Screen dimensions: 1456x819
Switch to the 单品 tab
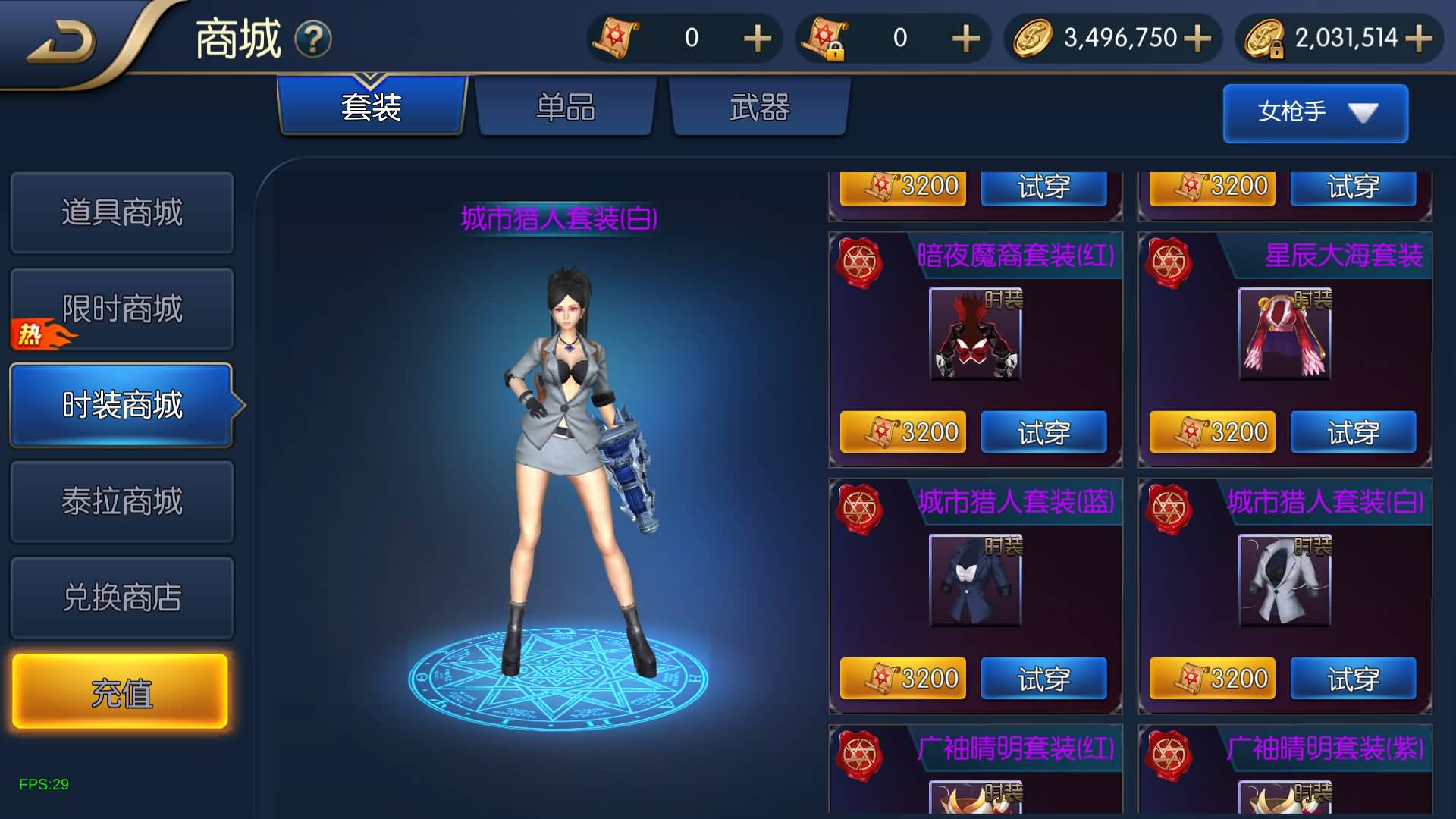point(566,108)
